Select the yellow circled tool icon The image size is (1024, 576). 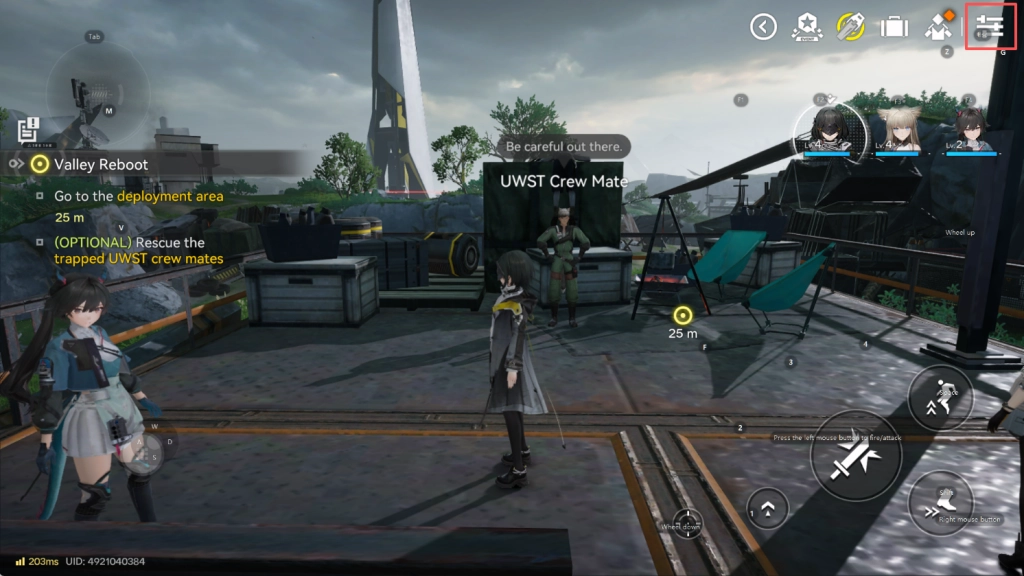[850, 27]
